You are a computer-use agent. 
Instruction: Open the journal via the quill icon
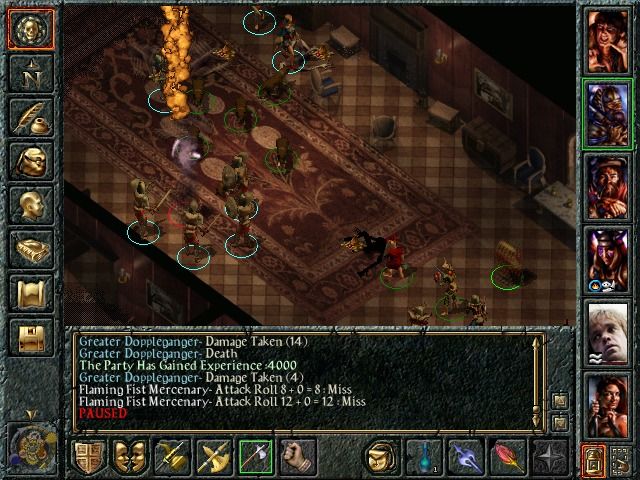tap(31, 116)
